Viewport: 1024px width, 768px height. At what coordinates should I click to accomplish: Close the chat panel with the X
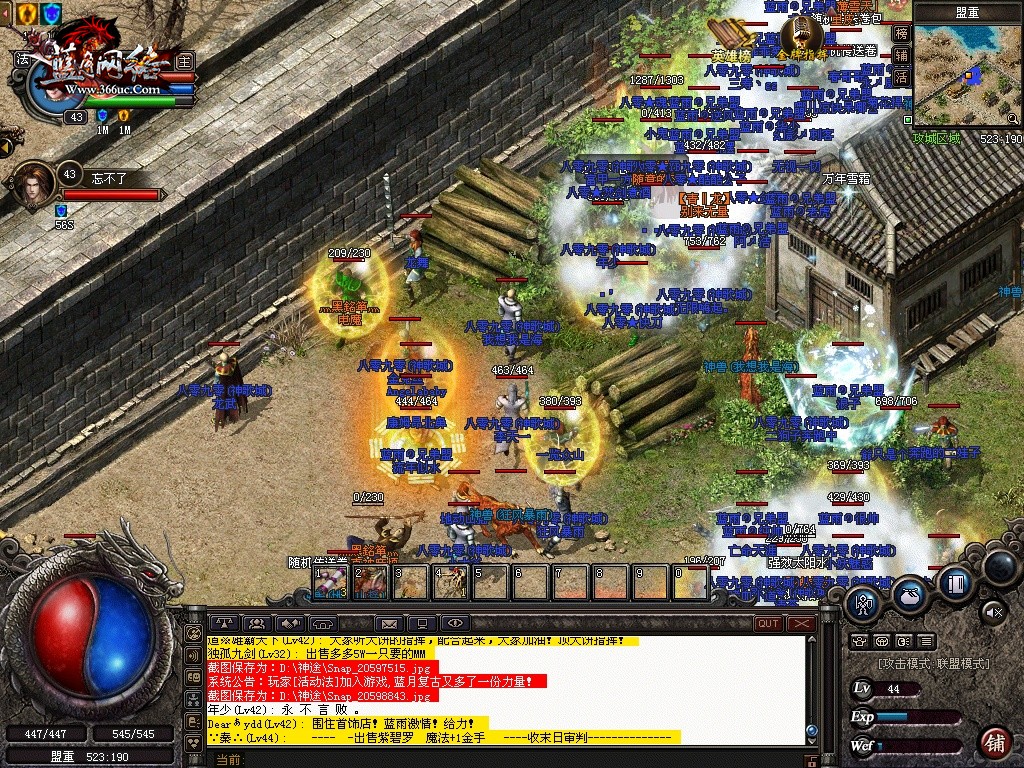801,623
